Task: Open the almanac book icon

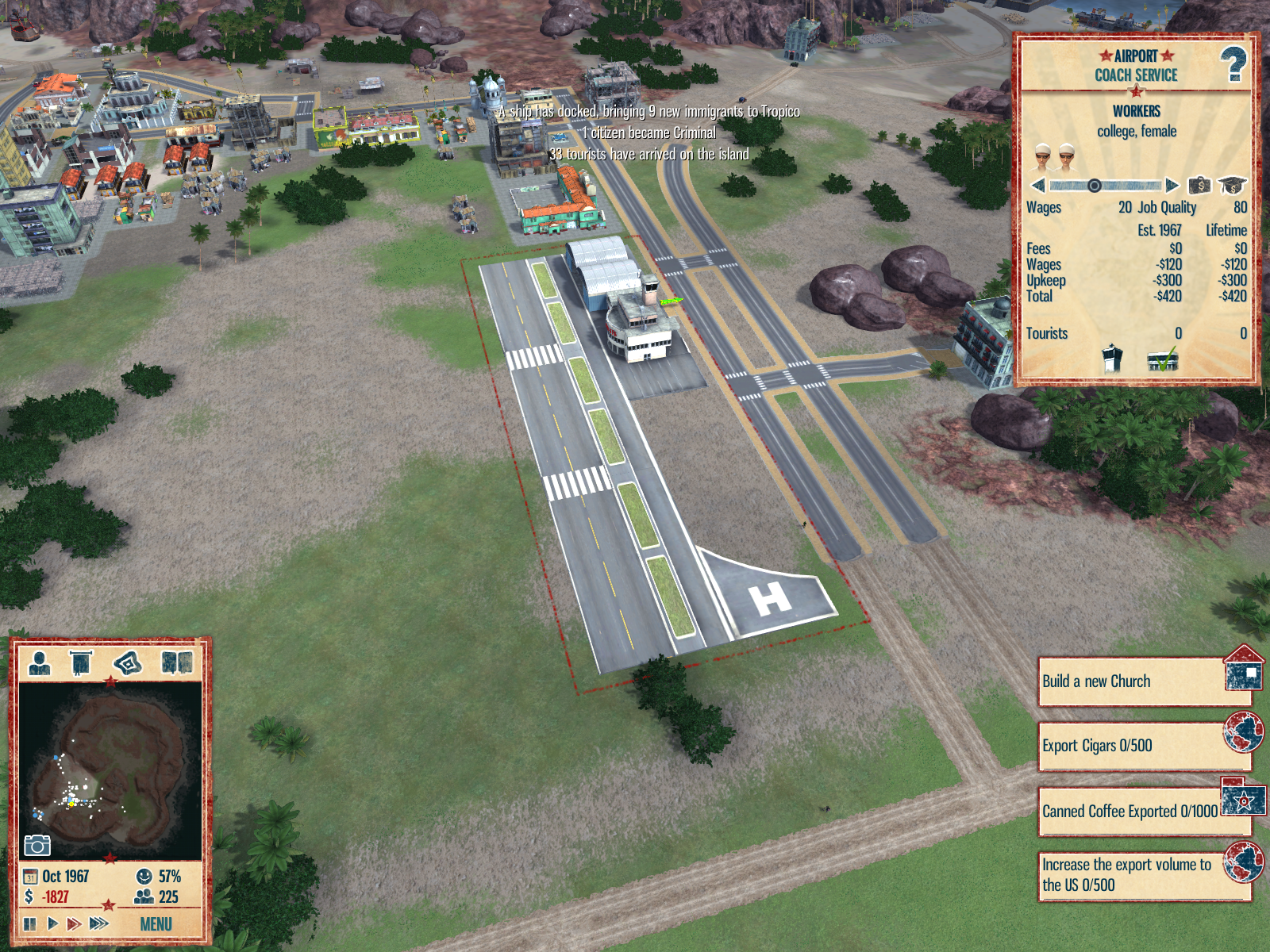Action: coord(177,662)
